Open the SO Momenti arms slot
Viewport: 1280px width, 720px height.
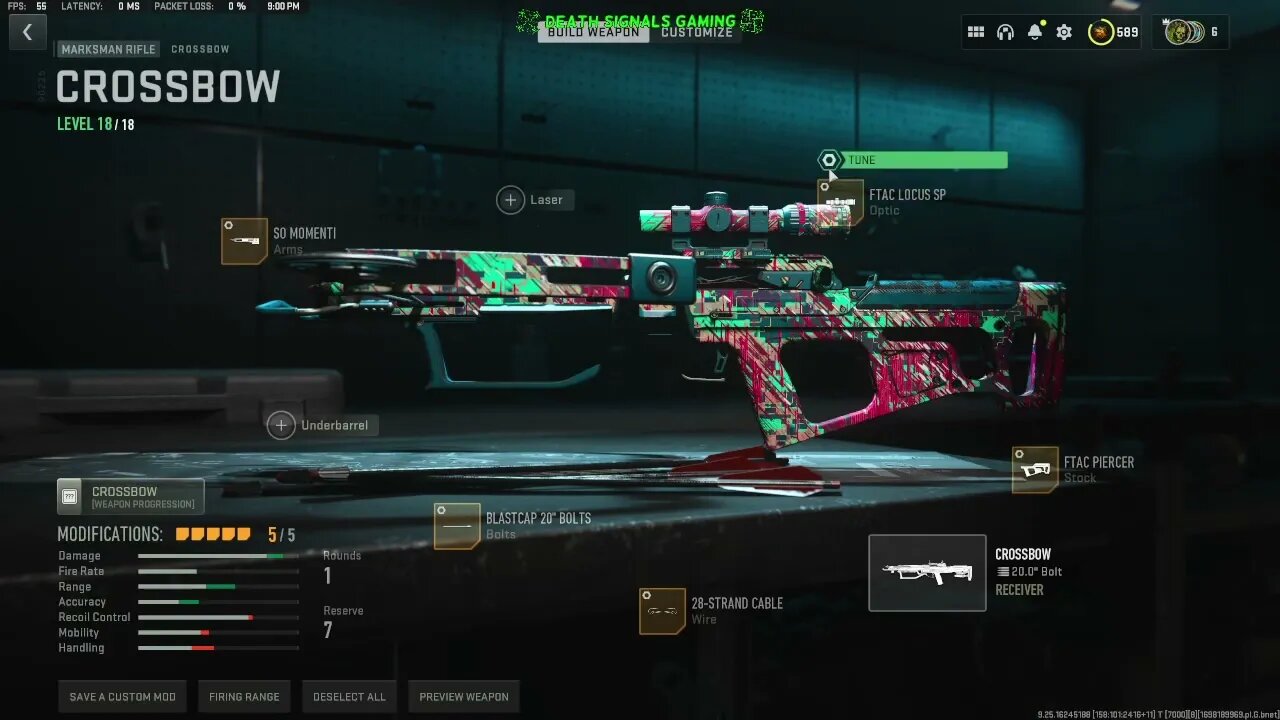pos(244,241)
